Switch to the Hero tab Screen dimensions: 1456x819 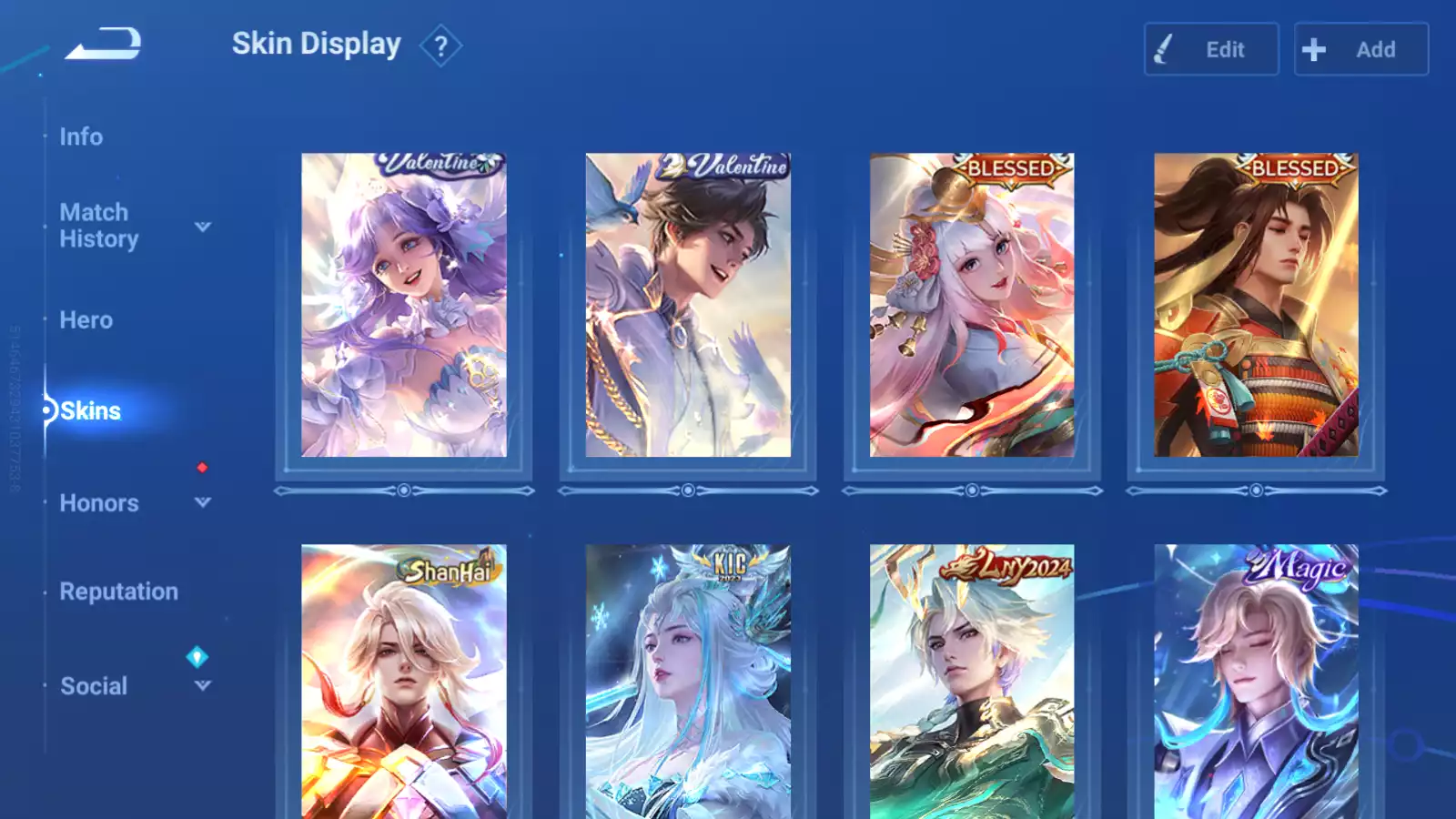click(x=86, y=320)
